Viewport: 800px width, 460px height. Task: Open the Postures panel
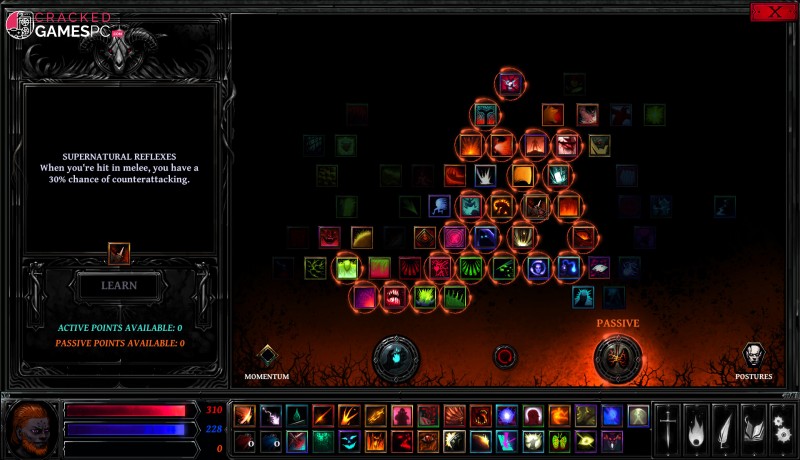[x=753, y=357]
